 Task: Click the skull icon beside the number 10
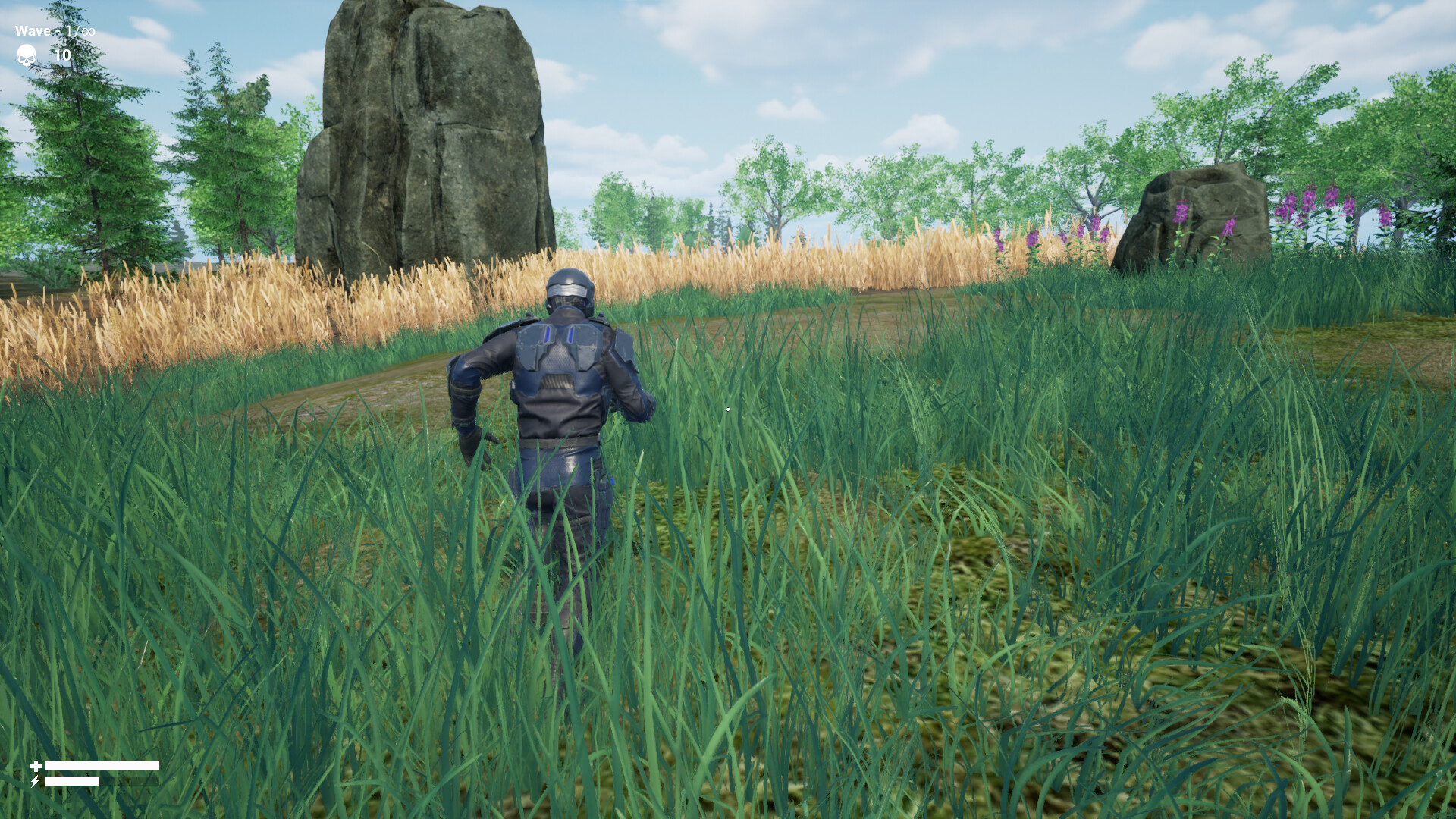coord(25,55)
